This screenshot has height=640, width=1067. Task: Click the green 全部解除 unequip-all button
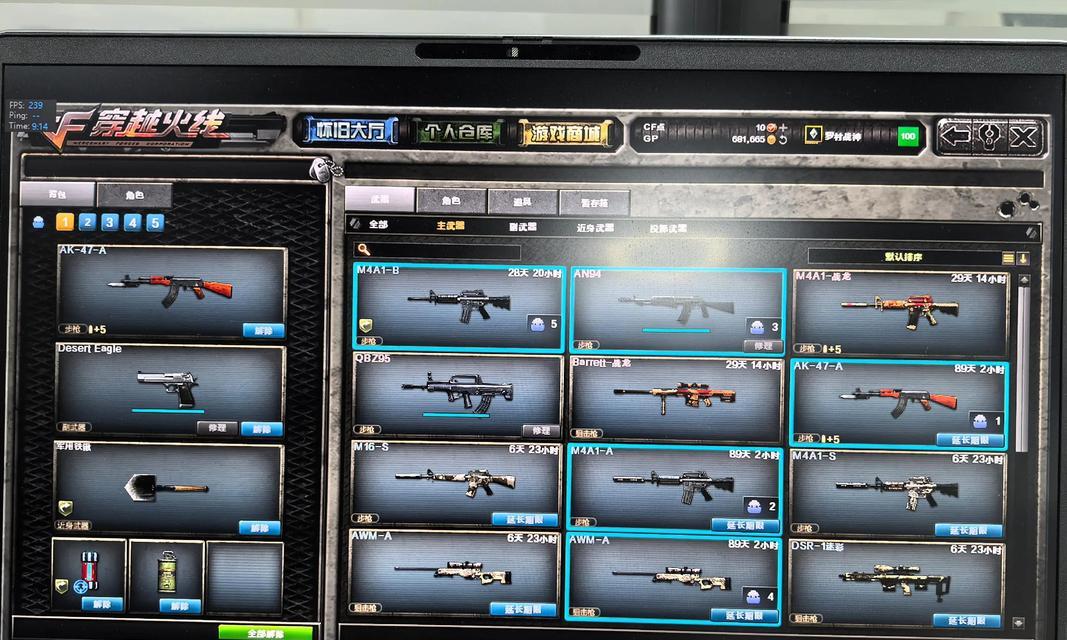(265, 633)
